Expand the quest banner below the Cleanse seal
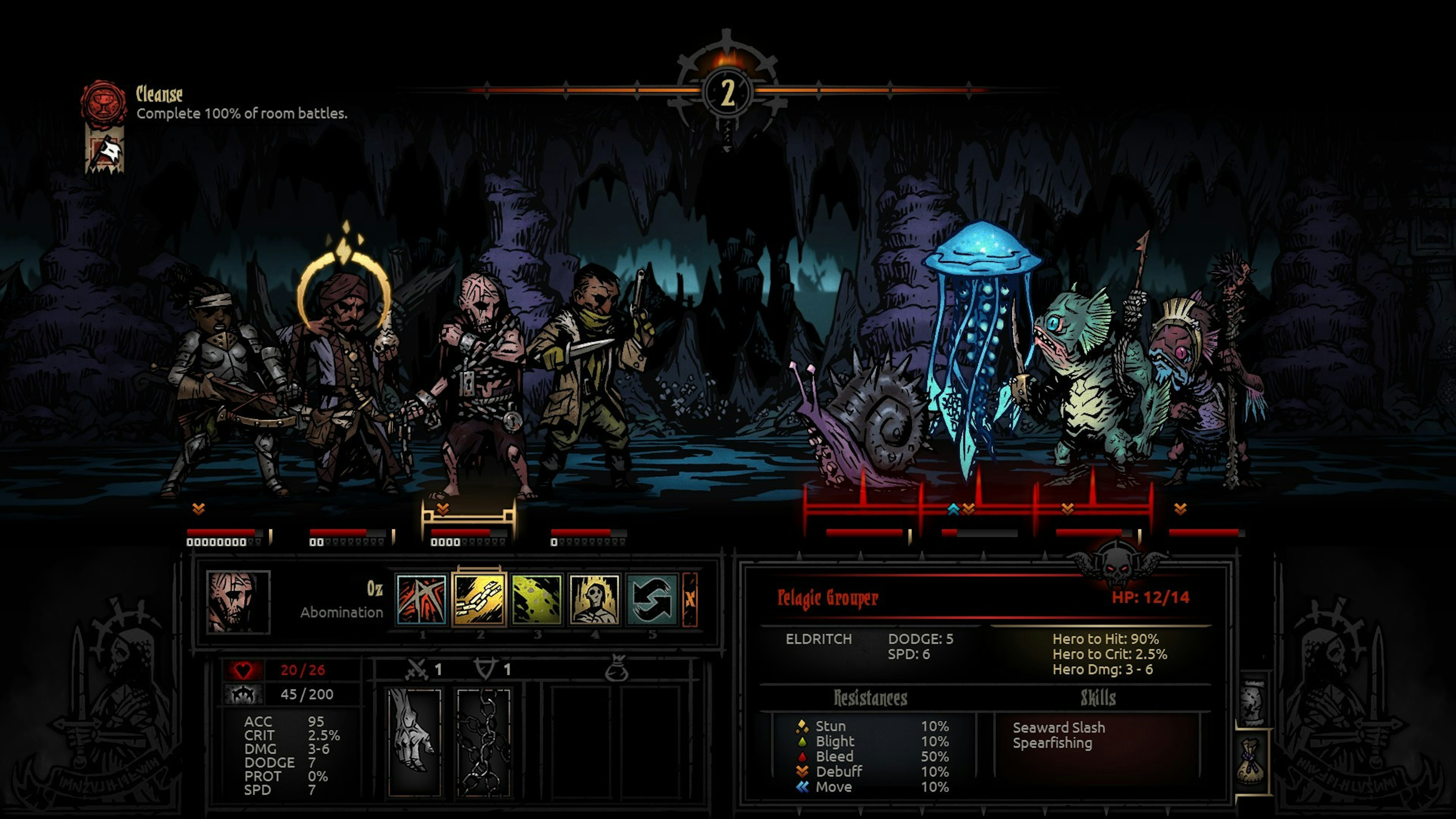Screen dimensions: 1456x819 pyautogui.click(x=105, y=152)
